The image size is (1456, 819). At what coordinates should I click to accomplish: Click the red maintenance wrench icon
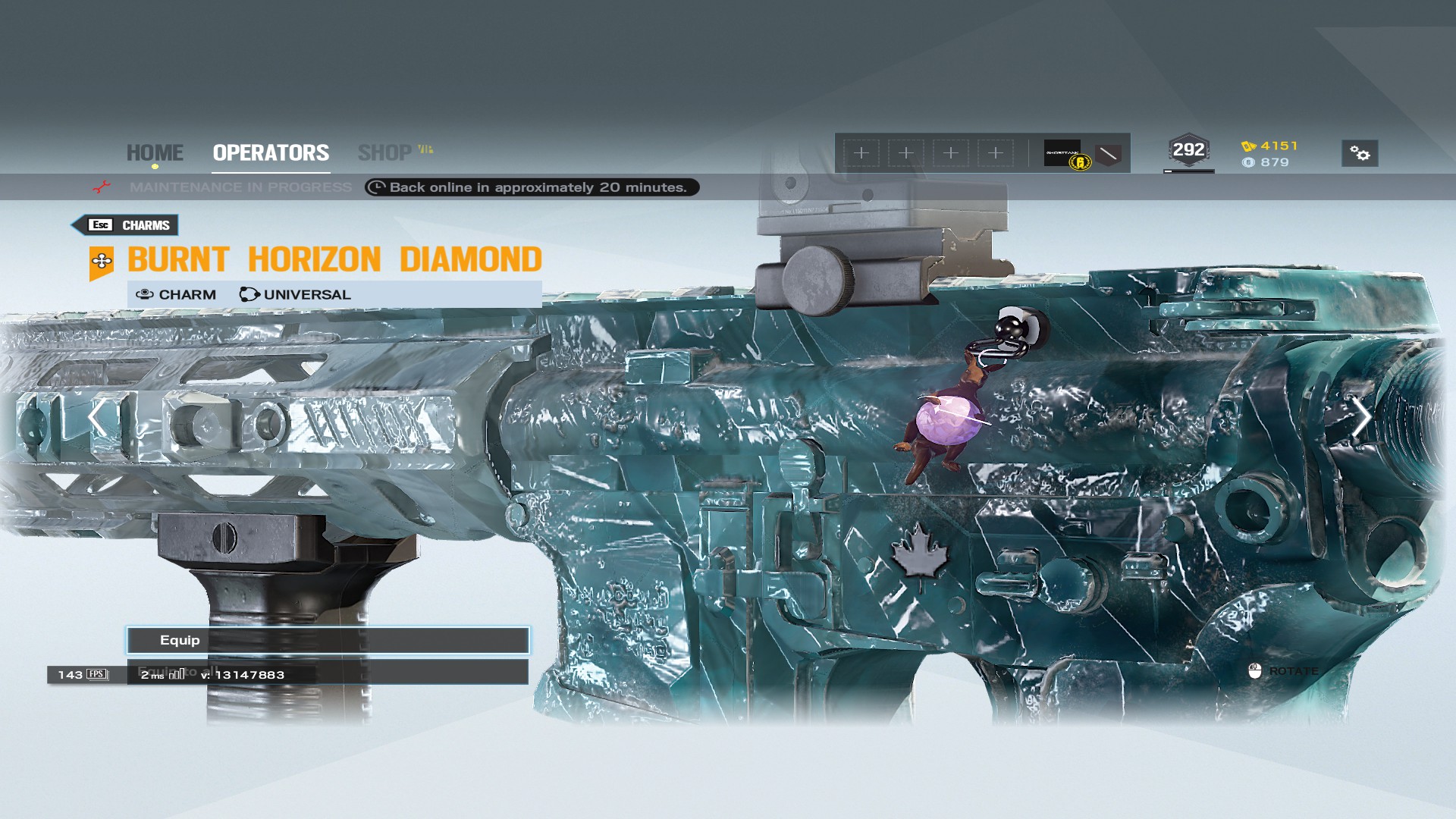102,187
